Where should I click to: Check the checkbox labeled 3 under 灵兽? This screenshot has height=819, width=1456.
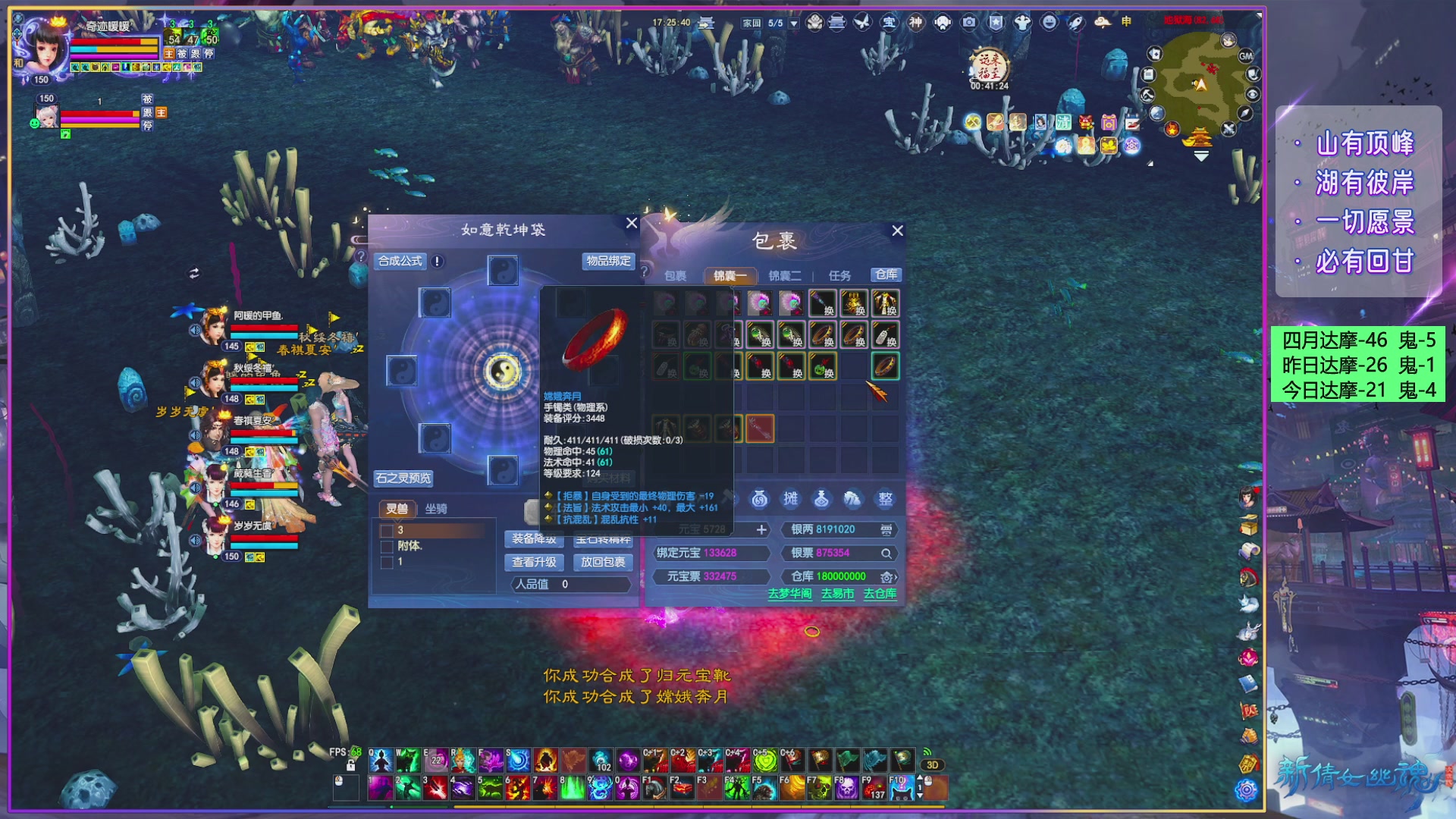click(388, 532)
